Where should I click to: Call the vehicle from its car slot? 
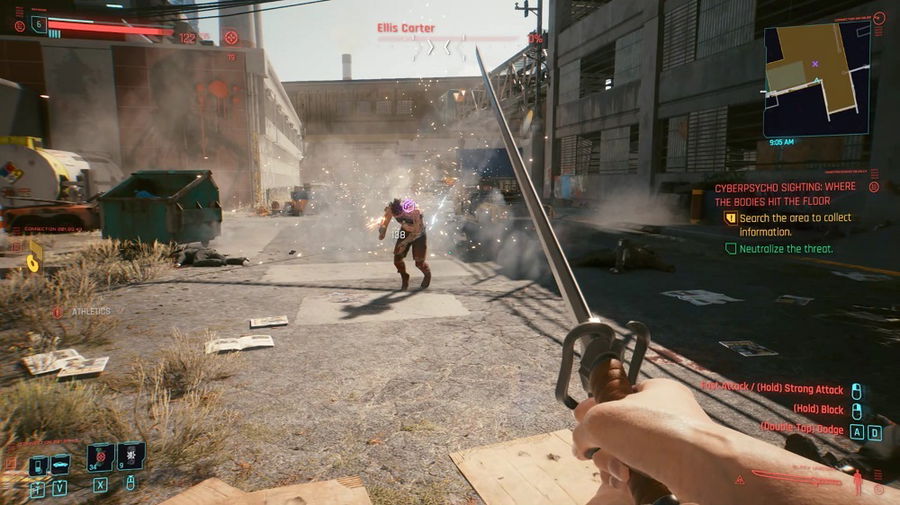(60, 465)
